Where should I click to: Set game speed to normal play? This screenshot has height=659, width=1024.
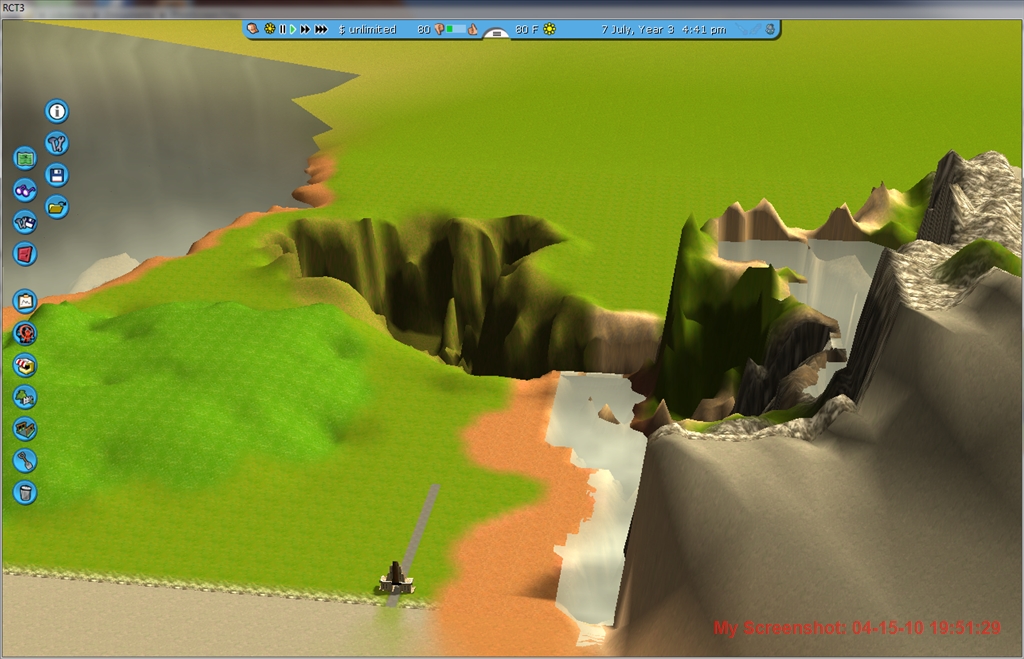293,30
